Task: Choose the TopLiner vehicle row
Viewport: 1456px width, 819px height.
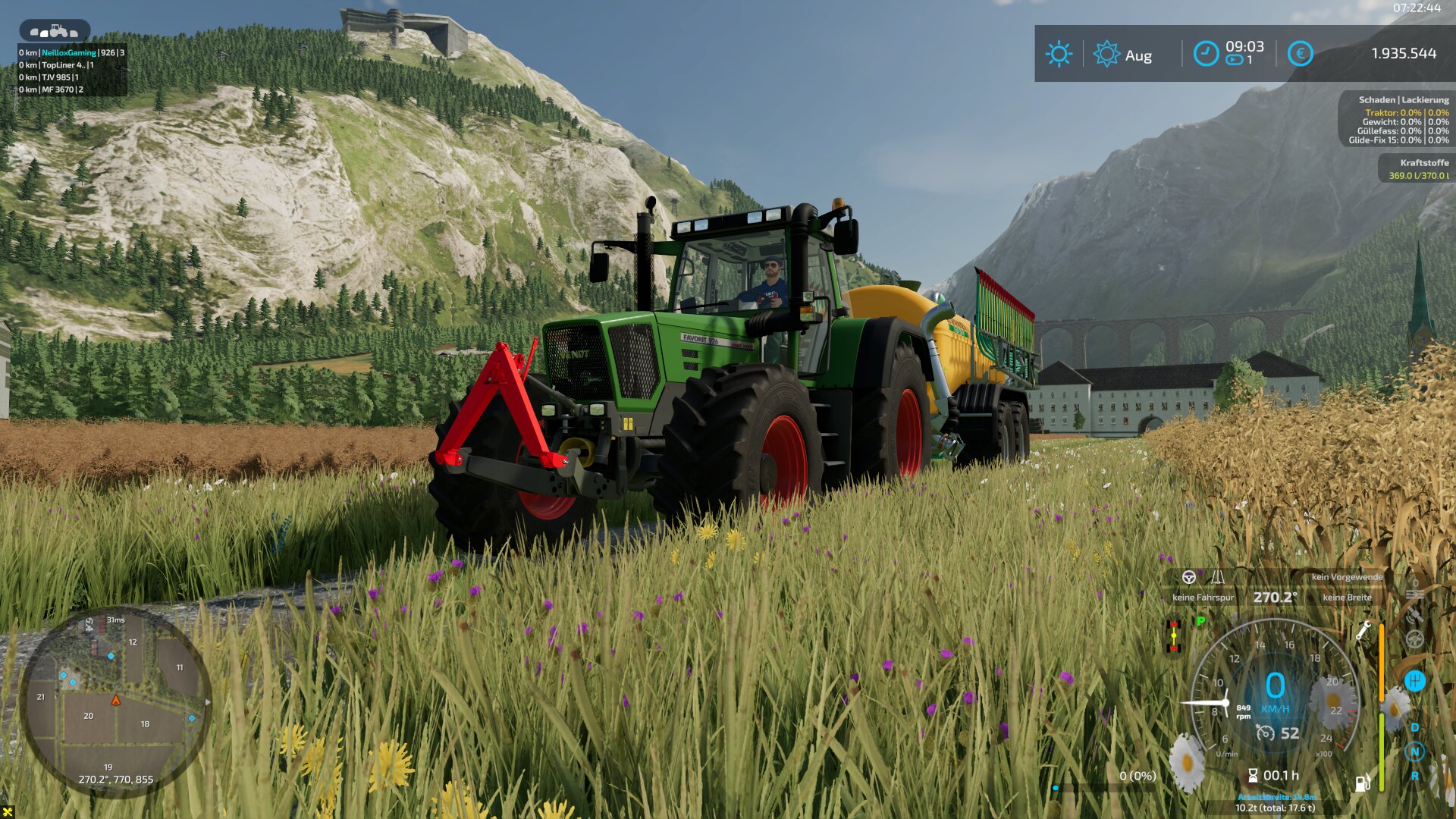Action: tap(56, 64)
